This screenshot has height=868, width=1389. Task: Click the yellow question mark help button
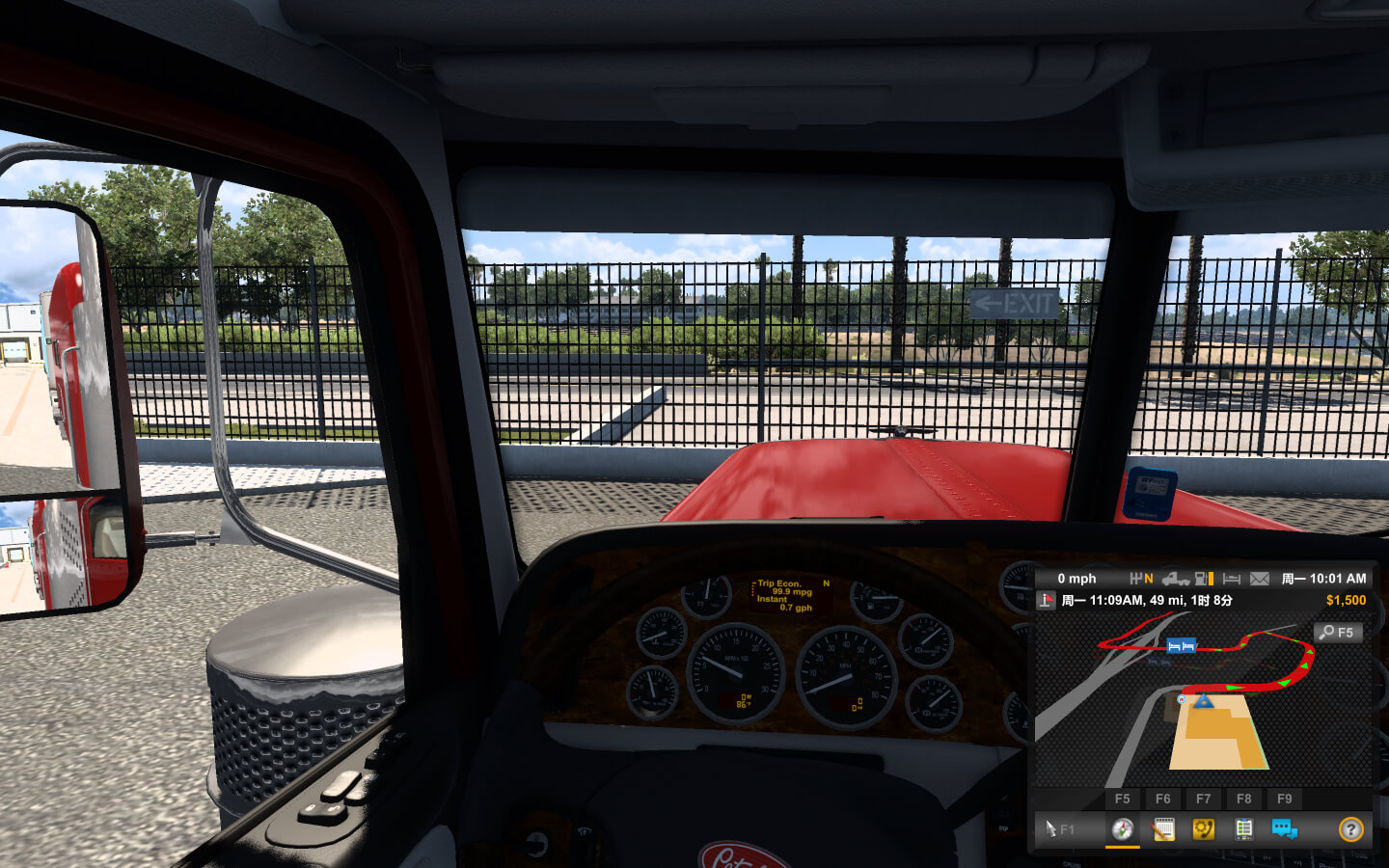[1351, 829]
